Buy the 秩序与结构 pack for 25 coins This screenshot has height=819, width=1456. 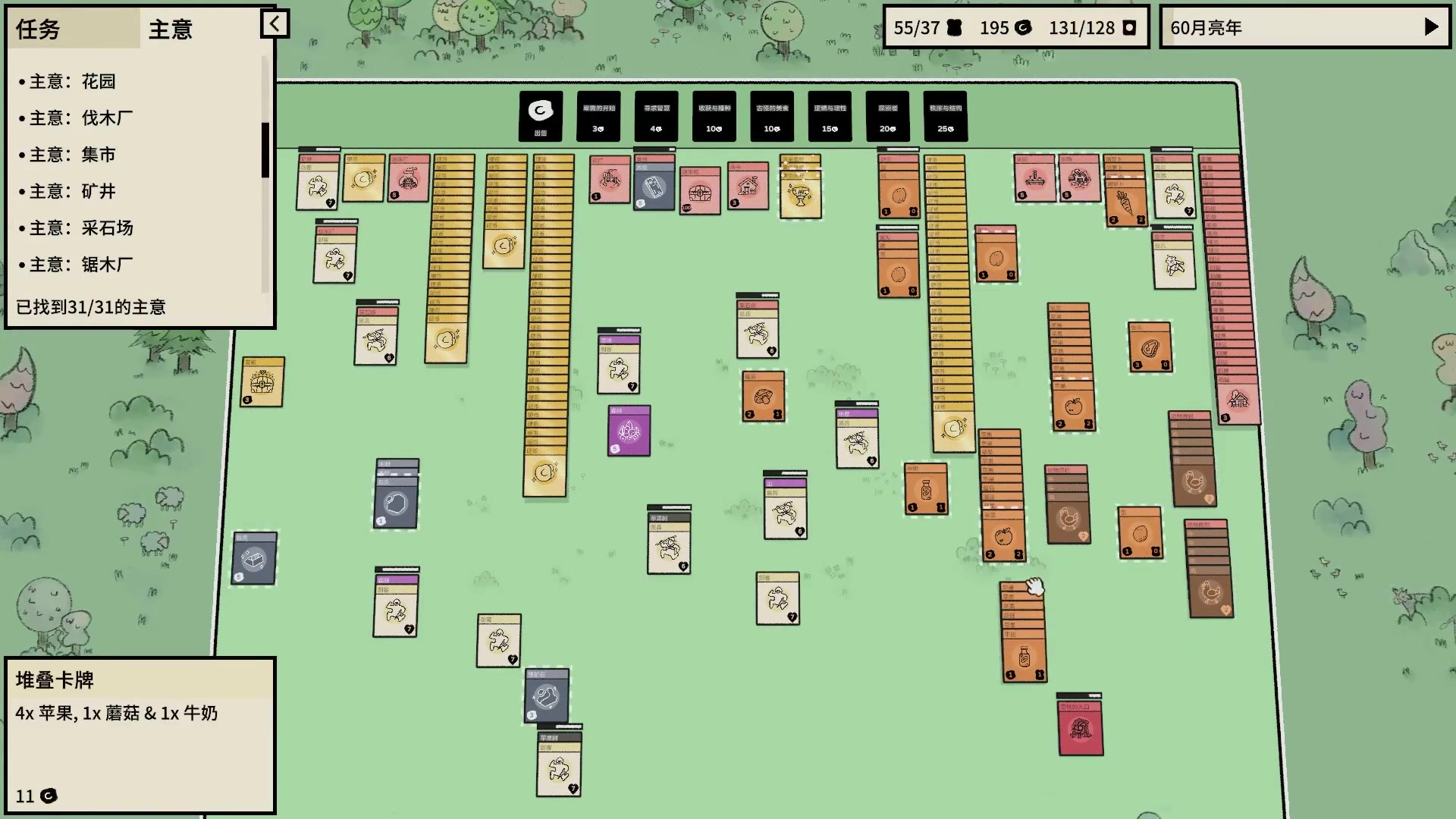coord(945,116)
